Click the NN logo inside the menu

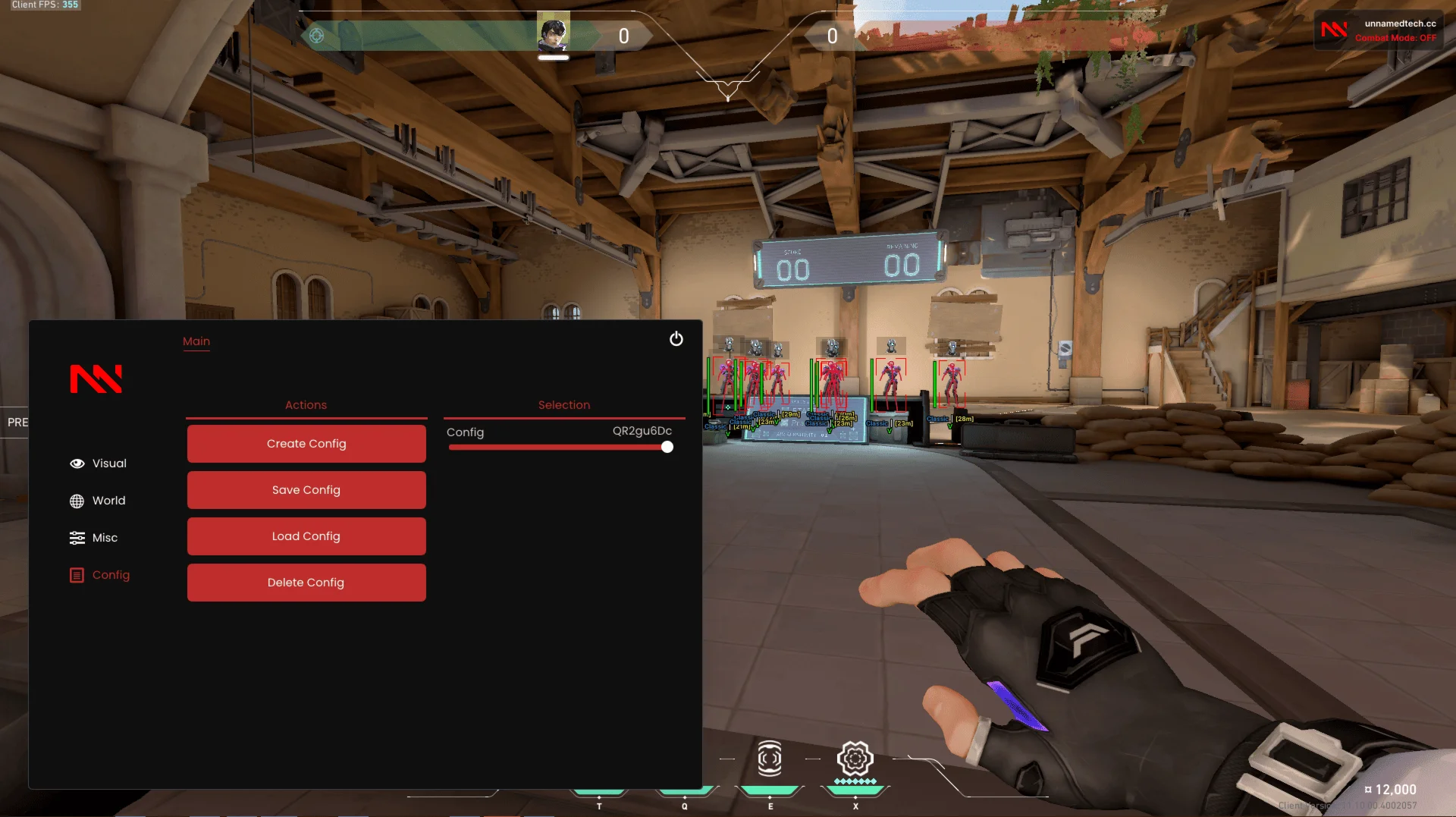[x=96, y=378]
